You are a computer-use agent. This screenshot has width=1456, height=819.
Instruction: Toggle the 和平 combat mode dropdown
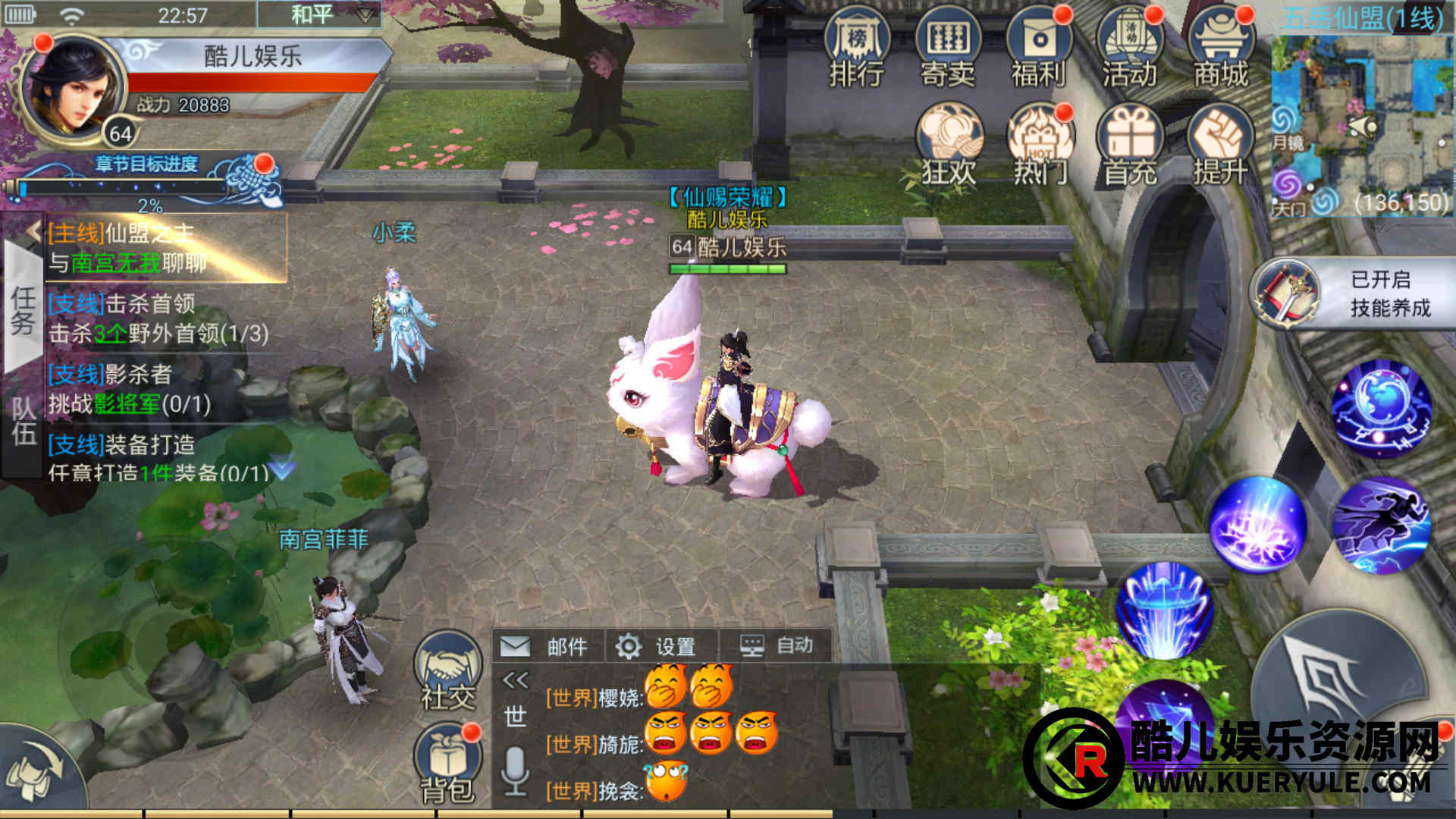coord(318,15)
